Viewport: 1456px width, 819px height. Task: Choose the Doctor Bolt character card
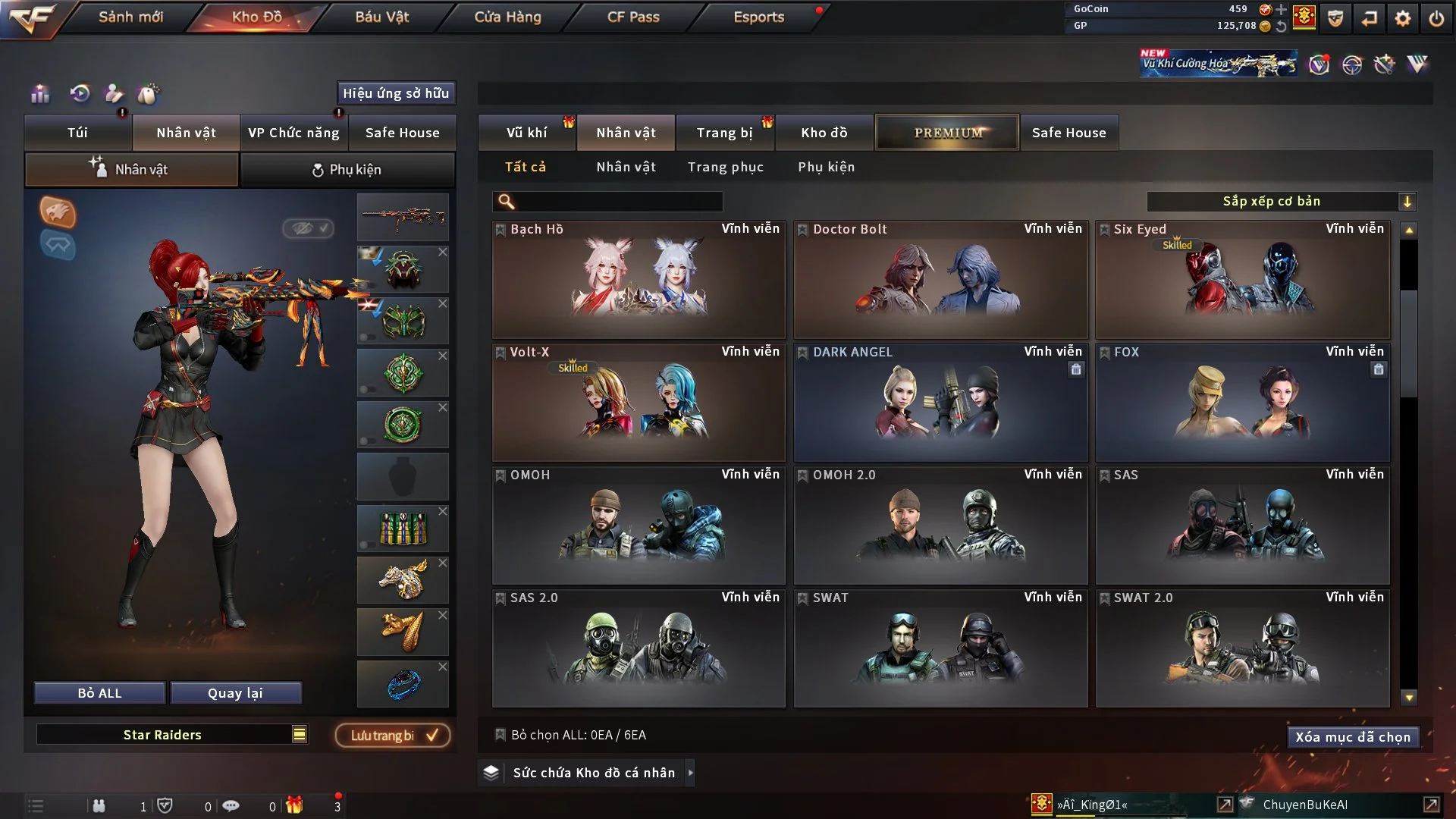pyautogui.click(x=940, y=281)
